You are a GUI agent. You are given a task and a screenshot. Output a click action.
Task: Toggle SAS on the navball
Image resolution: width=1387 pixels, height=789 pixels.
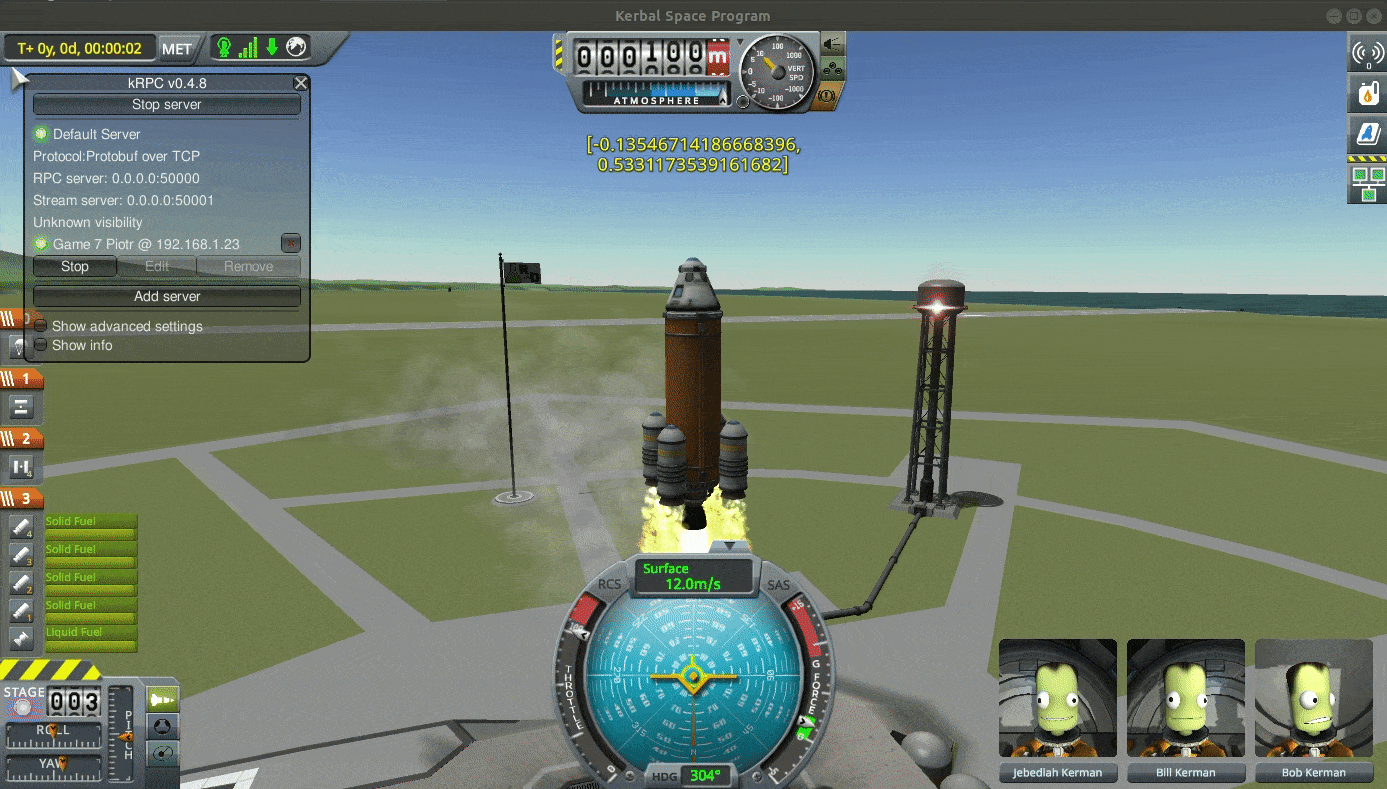click(x=779, y=584)
